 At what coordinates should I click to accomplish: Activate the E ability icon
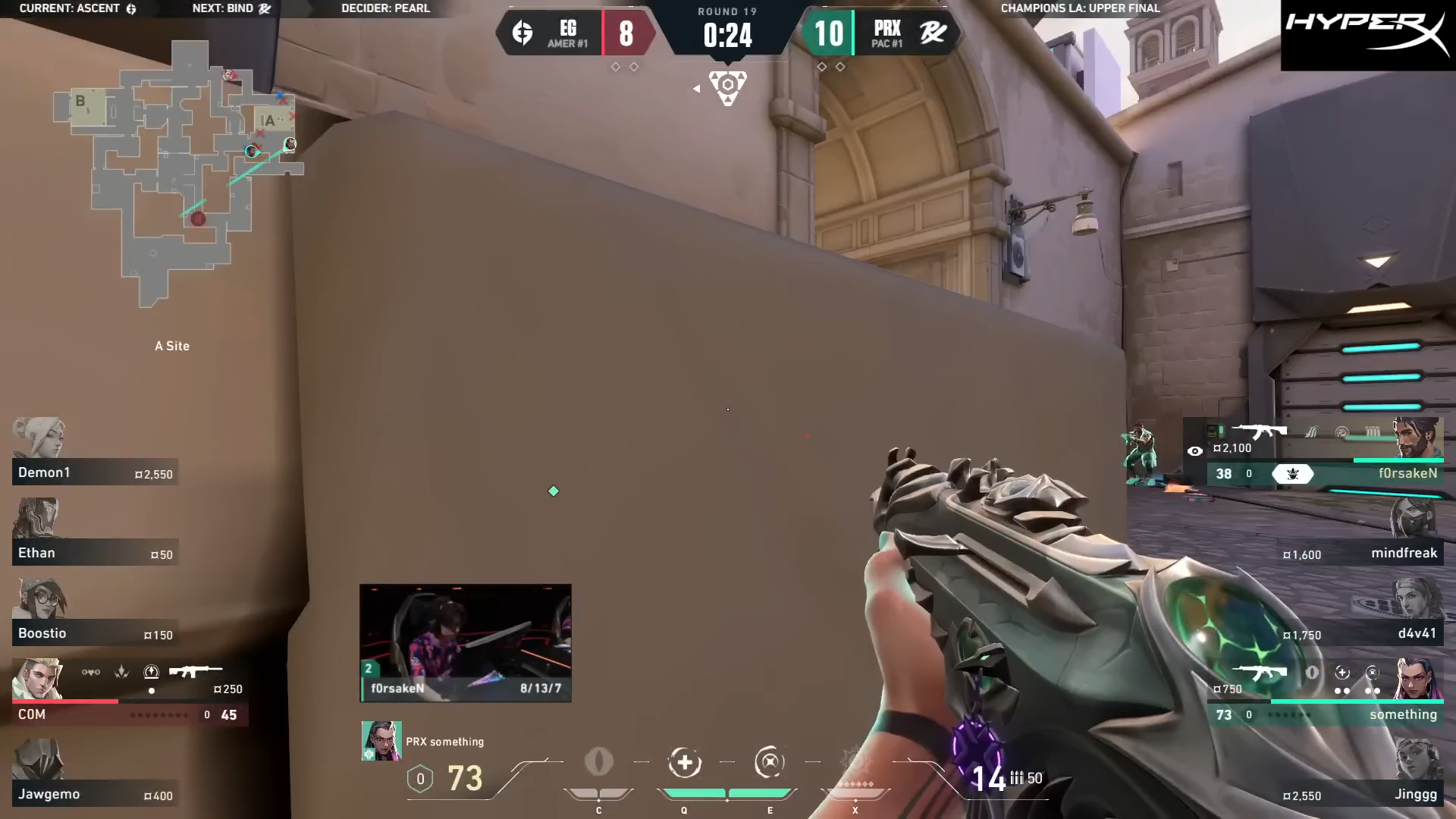point(770,763)
